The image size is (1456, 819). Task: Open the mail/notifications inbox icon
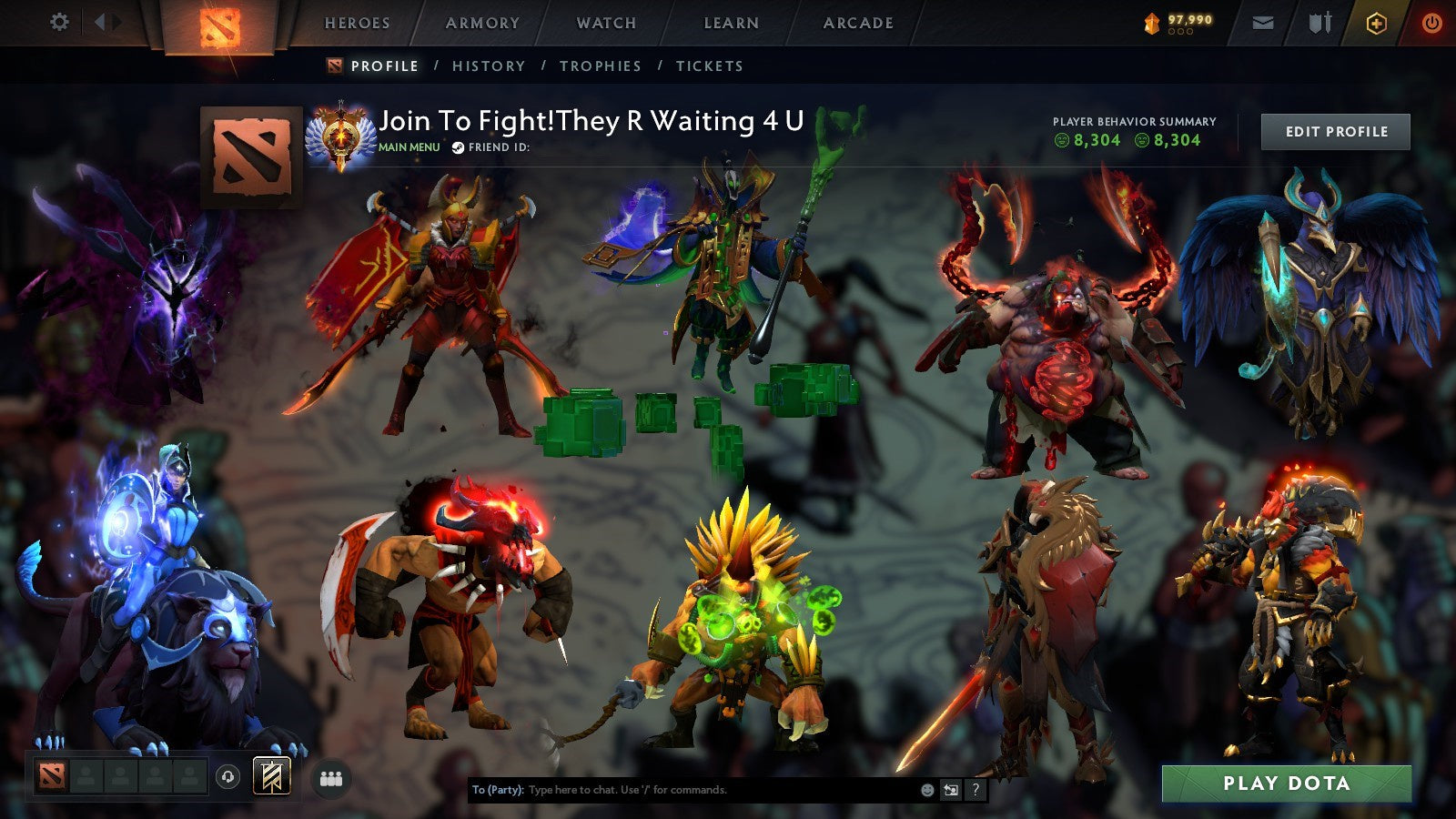(x=1262, y=21)
